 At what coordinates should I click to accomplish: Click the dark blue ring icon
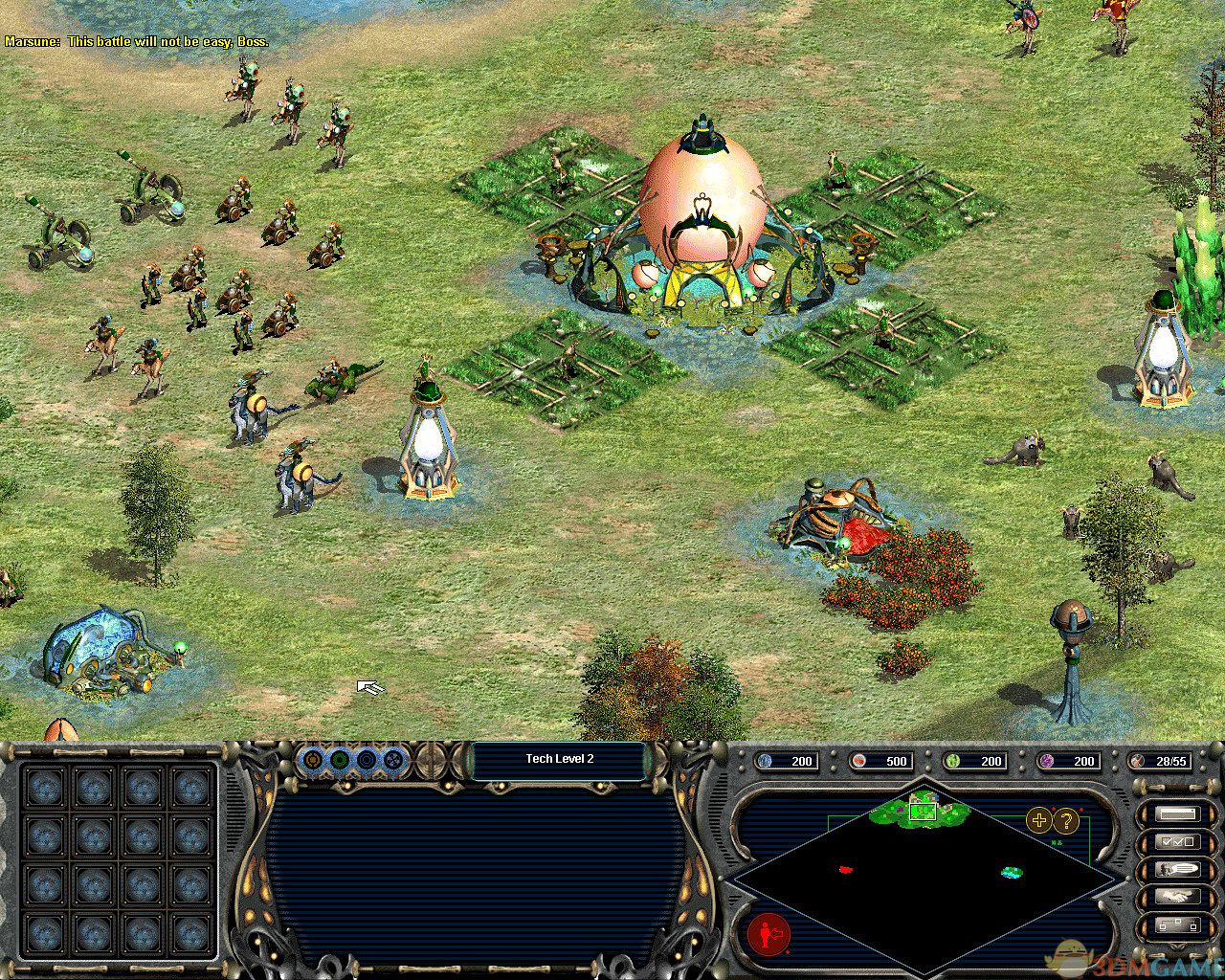coord(366,761)
